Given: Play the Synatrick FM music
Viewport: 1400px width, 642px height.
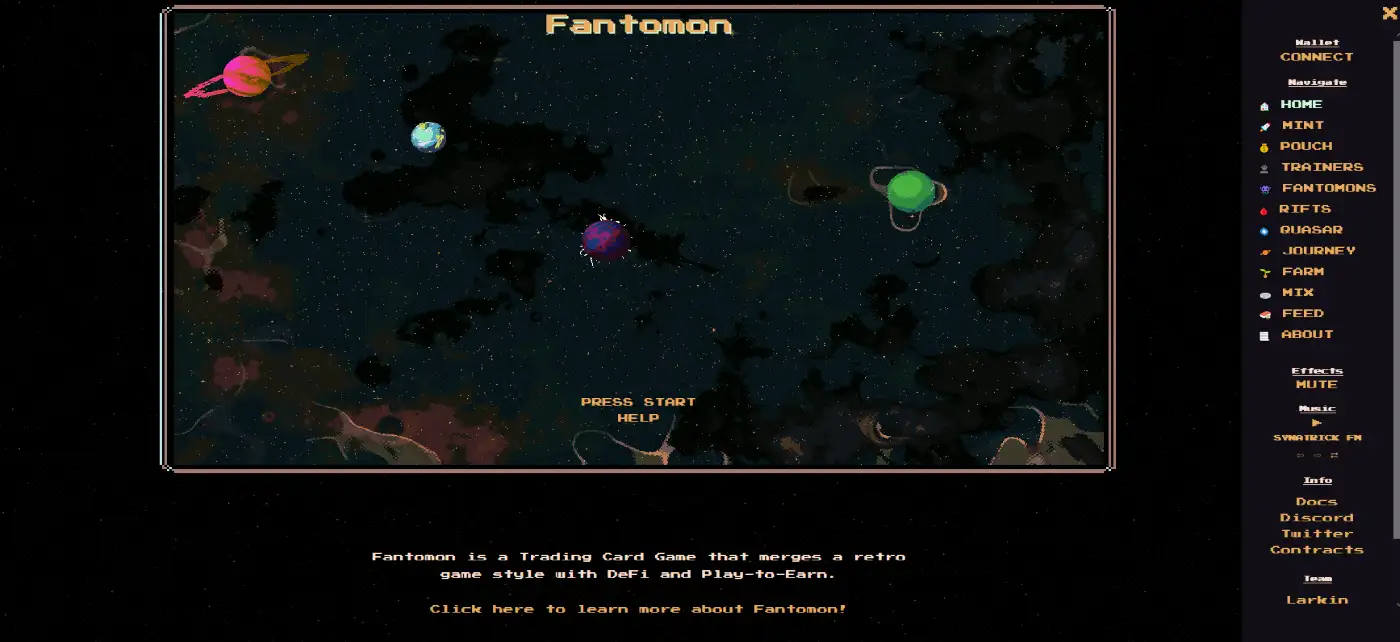Looking at the screenshot, I should [x=1316, y=423].
